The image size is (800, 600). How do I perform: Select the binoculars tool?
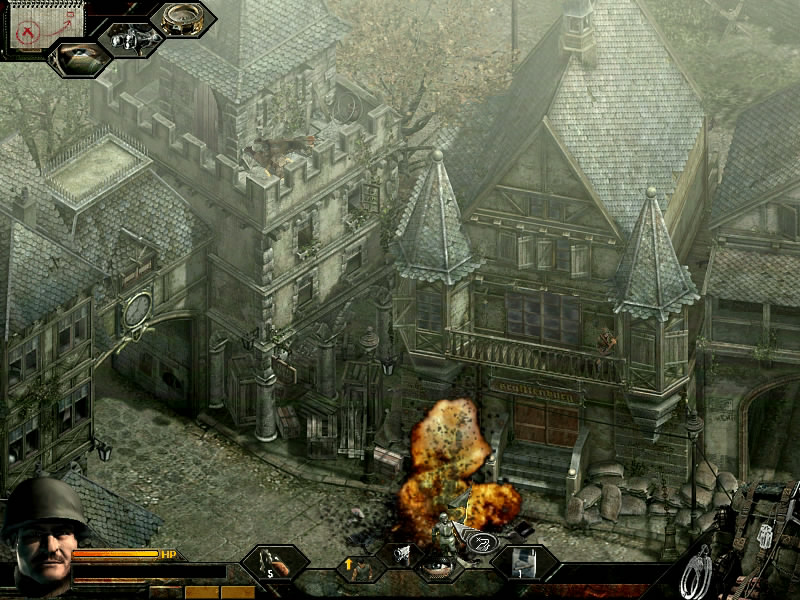click(x=131, y=39)
